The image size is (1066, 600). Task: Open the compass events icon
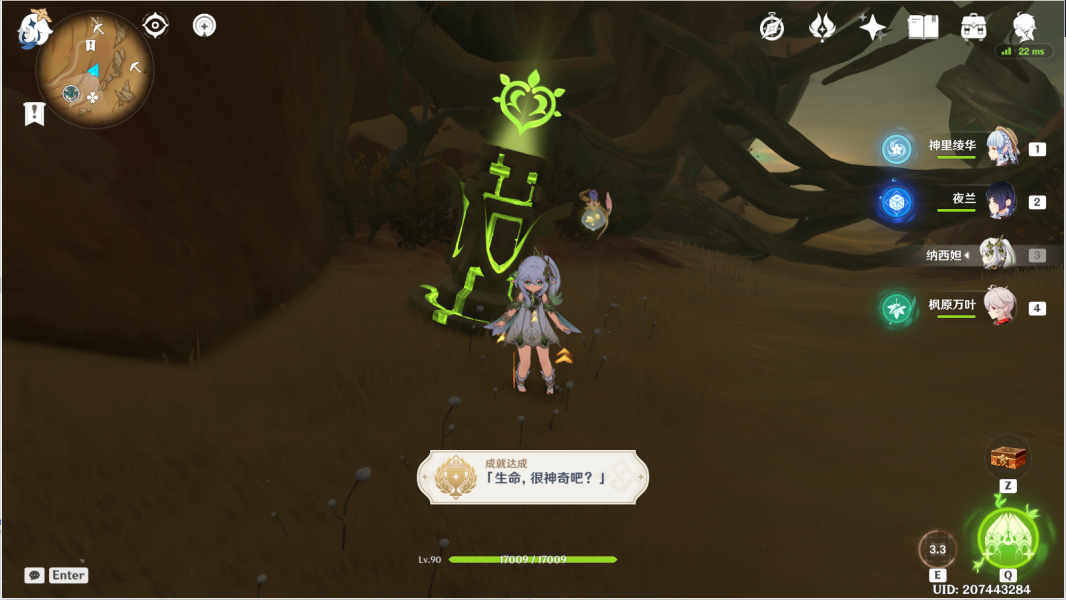772,27
